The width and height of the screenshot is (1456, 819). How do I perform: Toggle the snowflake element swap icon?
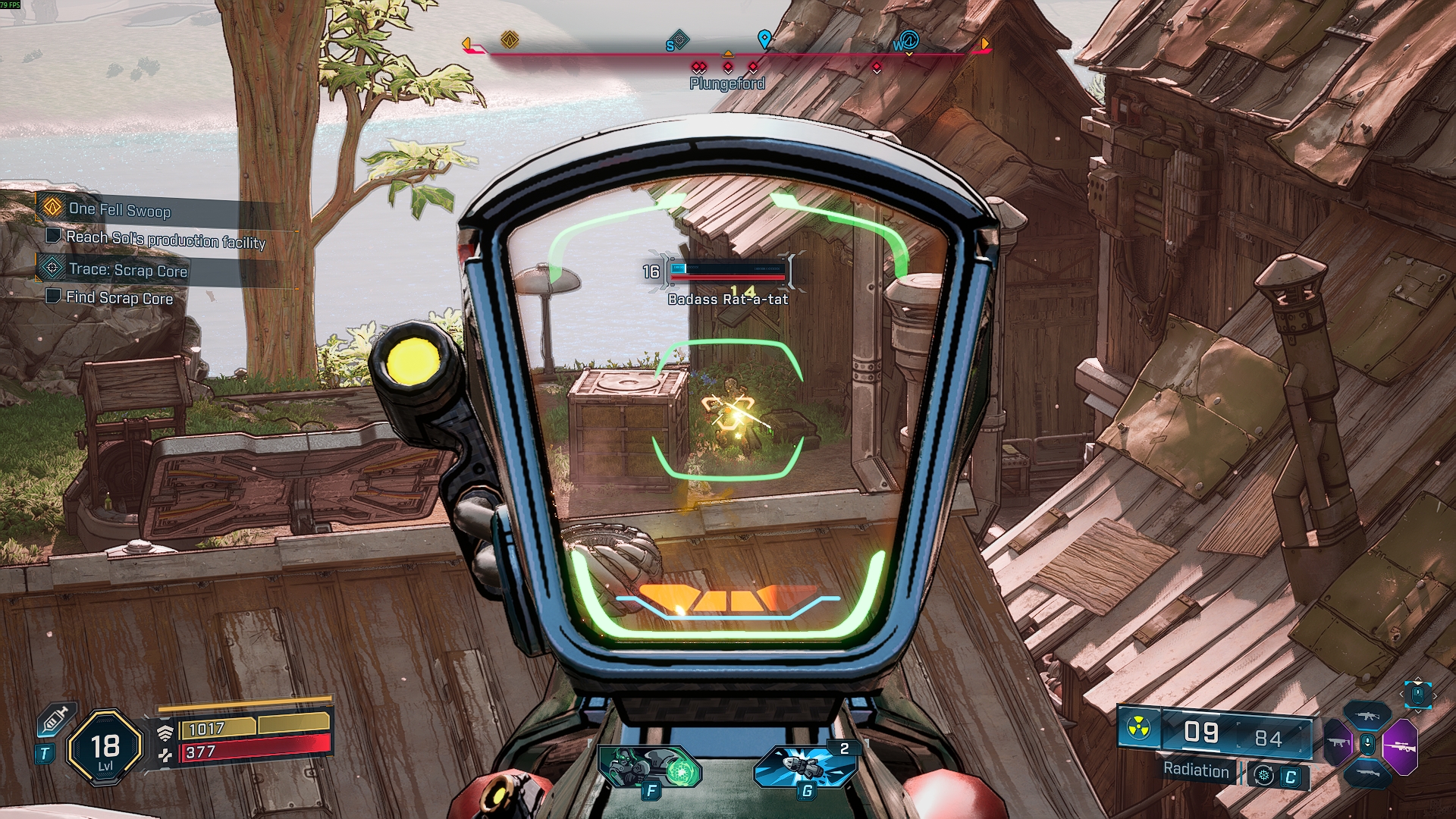click(x=1263, y=775)
